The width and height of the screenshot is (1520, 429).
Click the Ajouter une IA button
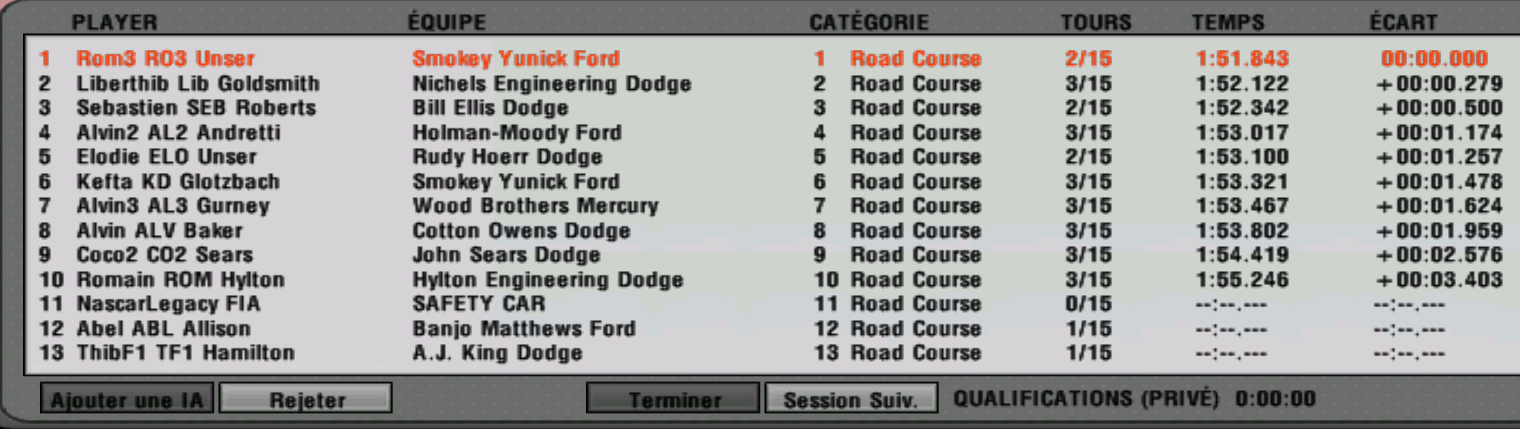(126, 400)
